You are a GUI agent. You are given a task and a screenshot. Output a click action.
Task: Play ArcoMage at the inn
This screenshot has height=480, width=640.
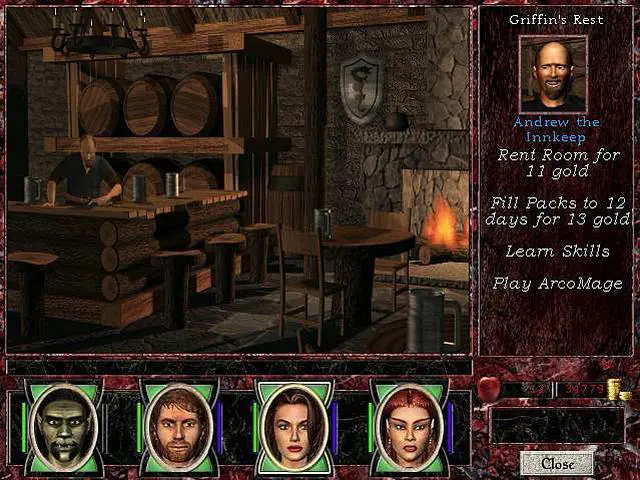[x=558, y=283]
